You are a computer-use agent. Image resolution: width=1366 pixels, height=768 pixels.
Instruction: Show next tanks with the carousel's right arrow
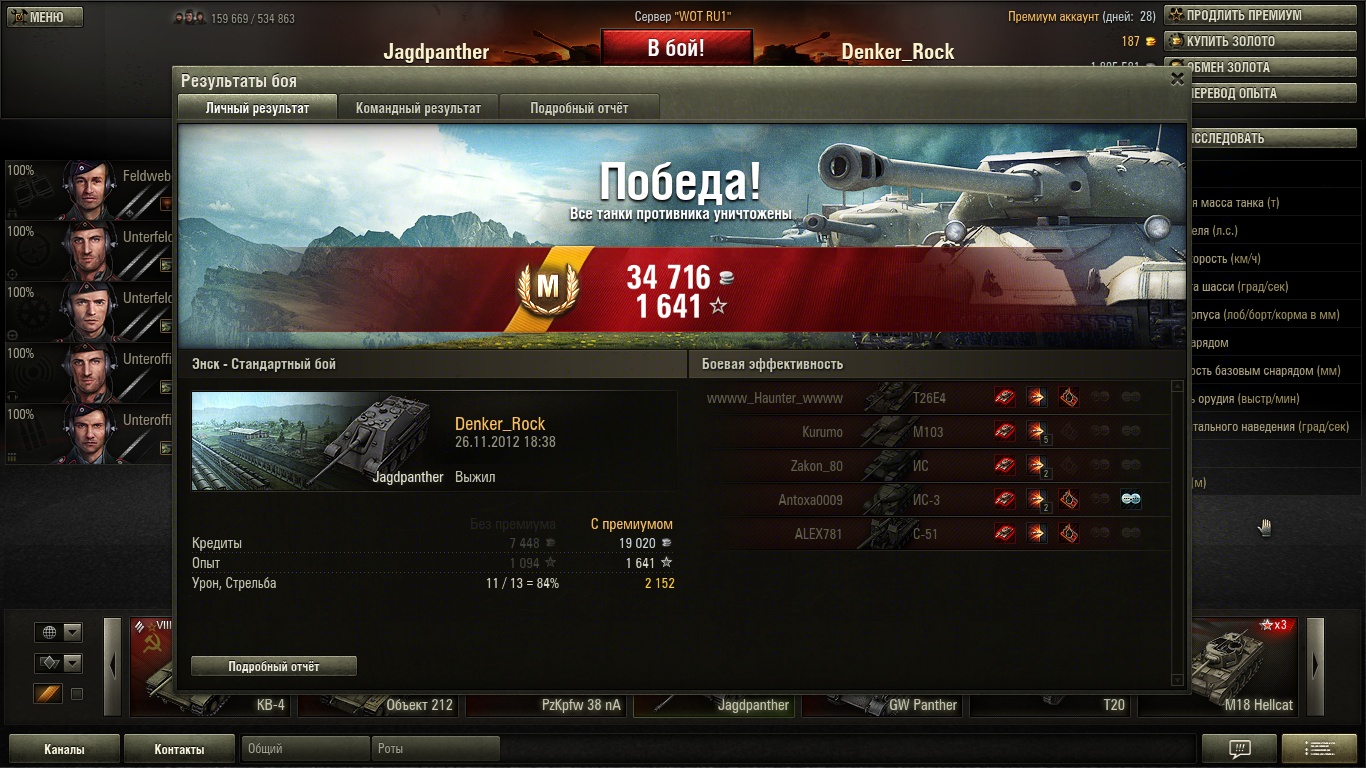1315,665
